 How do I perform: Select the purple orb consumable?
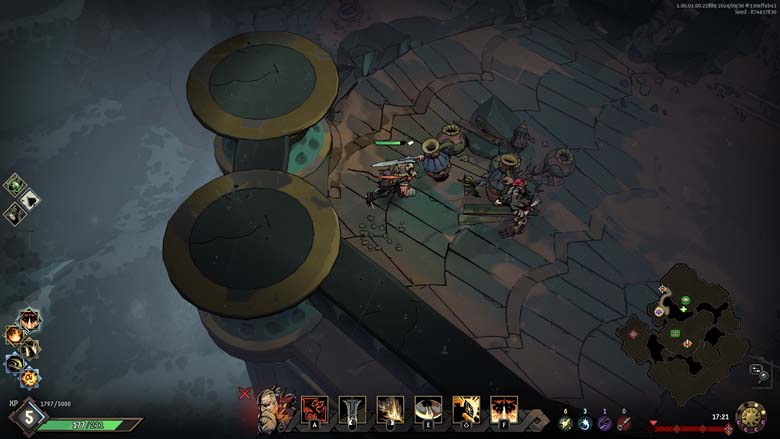[x=604, y=424]
